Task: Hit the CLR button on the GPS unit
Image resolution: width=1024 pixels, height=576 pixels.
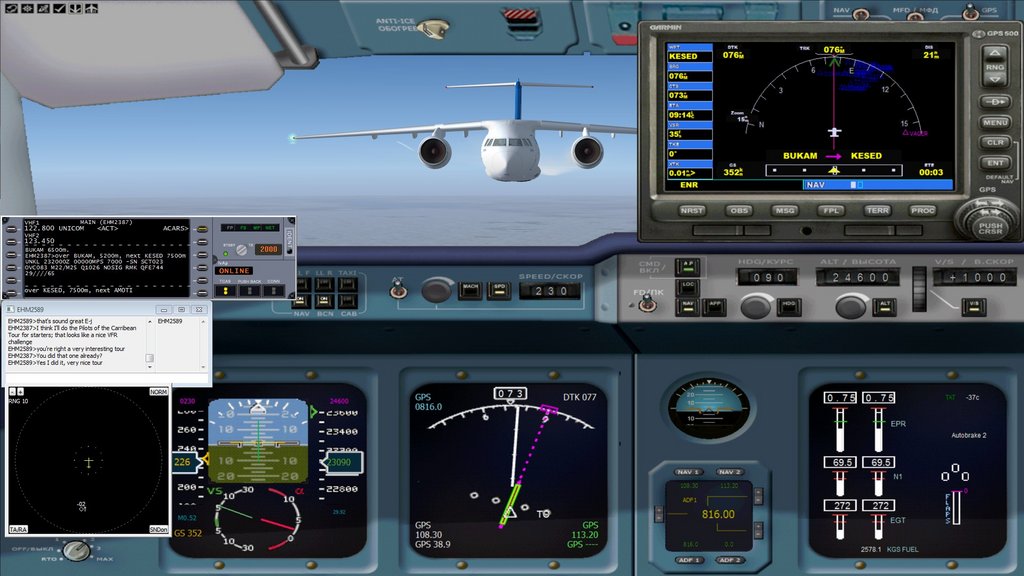Action: 994,143
